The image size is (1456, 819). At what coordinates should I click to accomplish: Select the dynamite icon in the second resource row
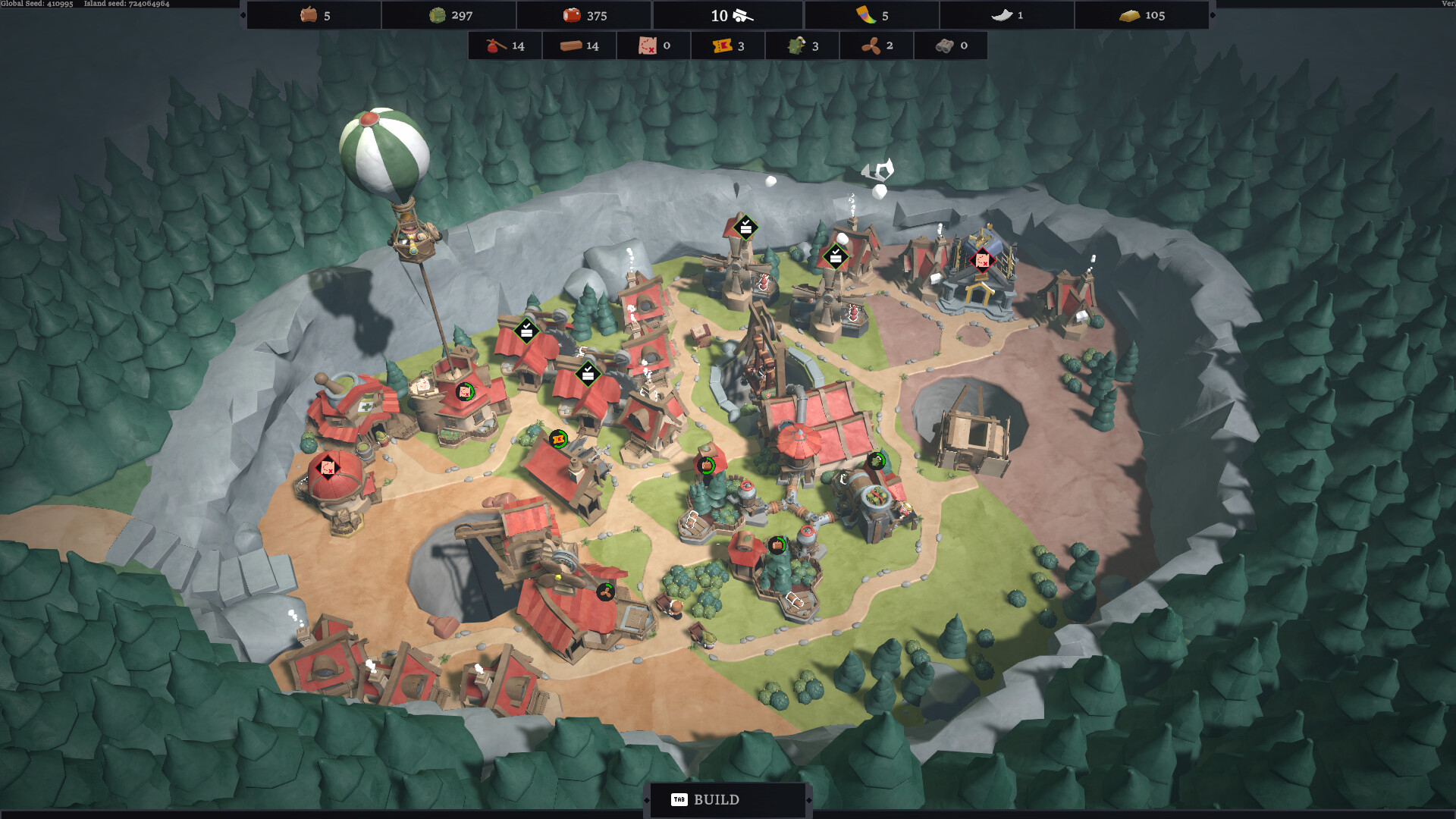[494, 45]
